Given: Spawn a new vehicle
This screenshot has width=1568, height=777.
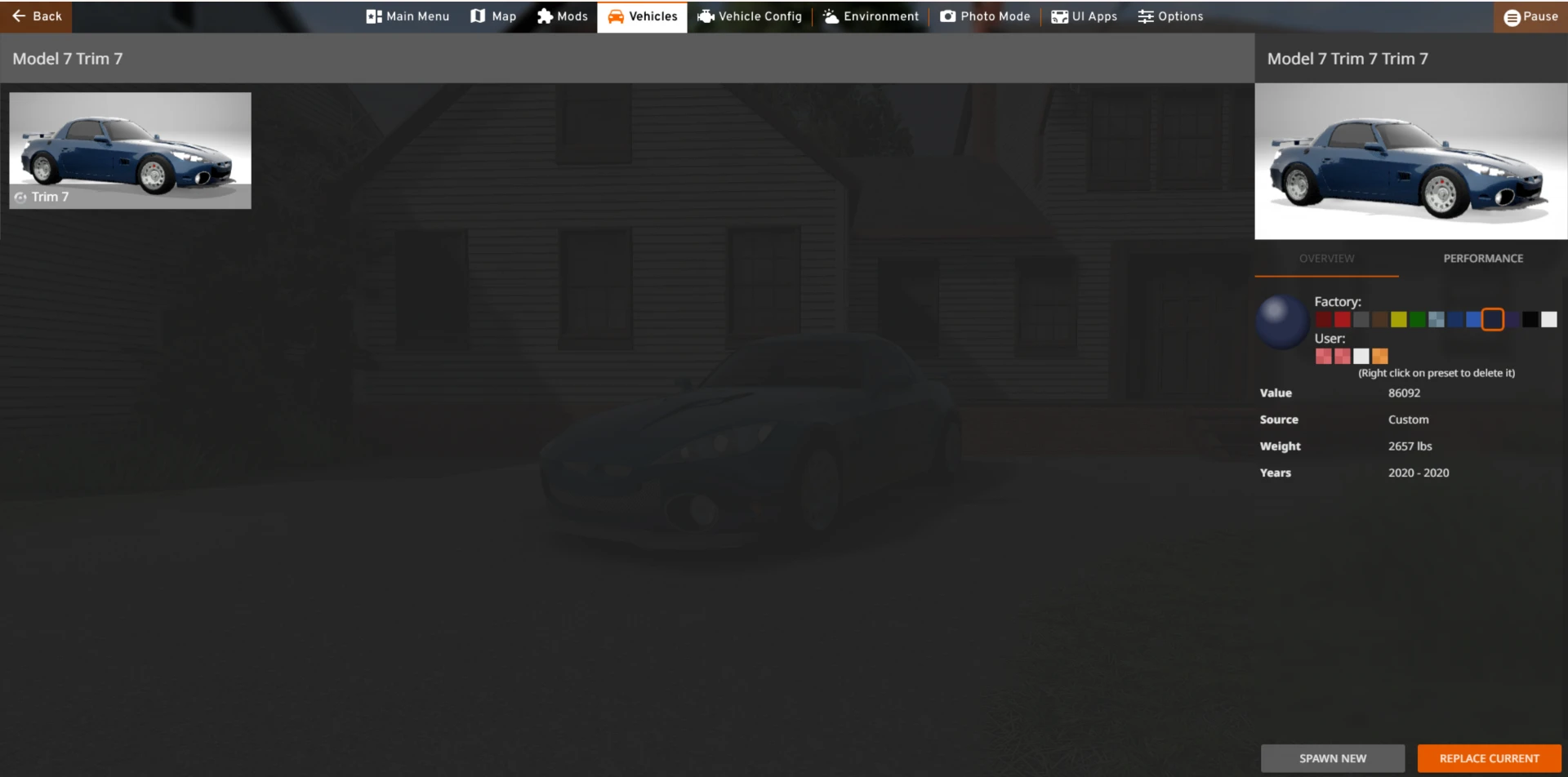Looking at the screenshot, I should point(1332,757).
